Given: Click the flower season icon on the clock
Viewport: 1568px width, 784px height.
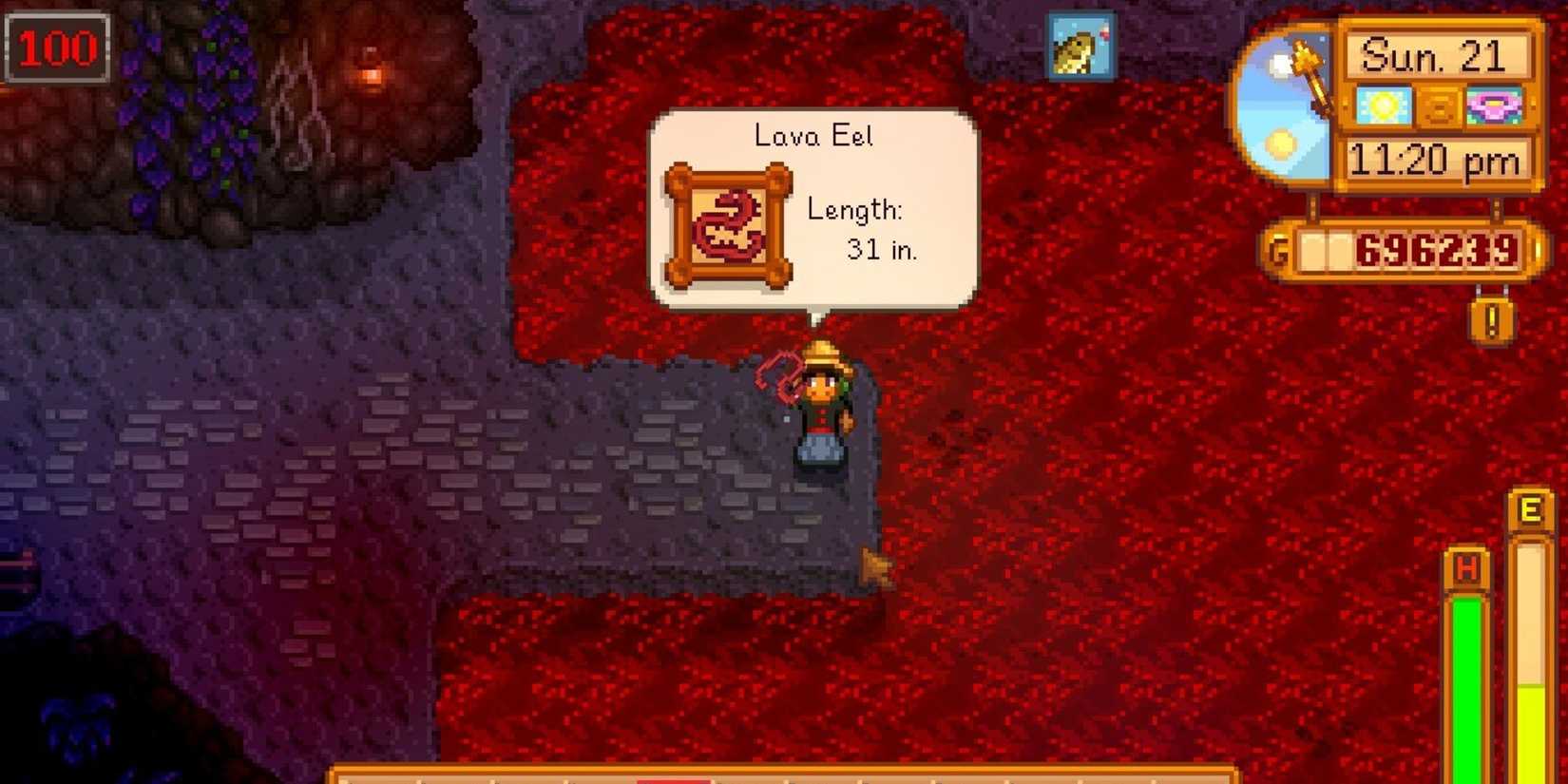Looking at the screenshot, I should 1498,105.
